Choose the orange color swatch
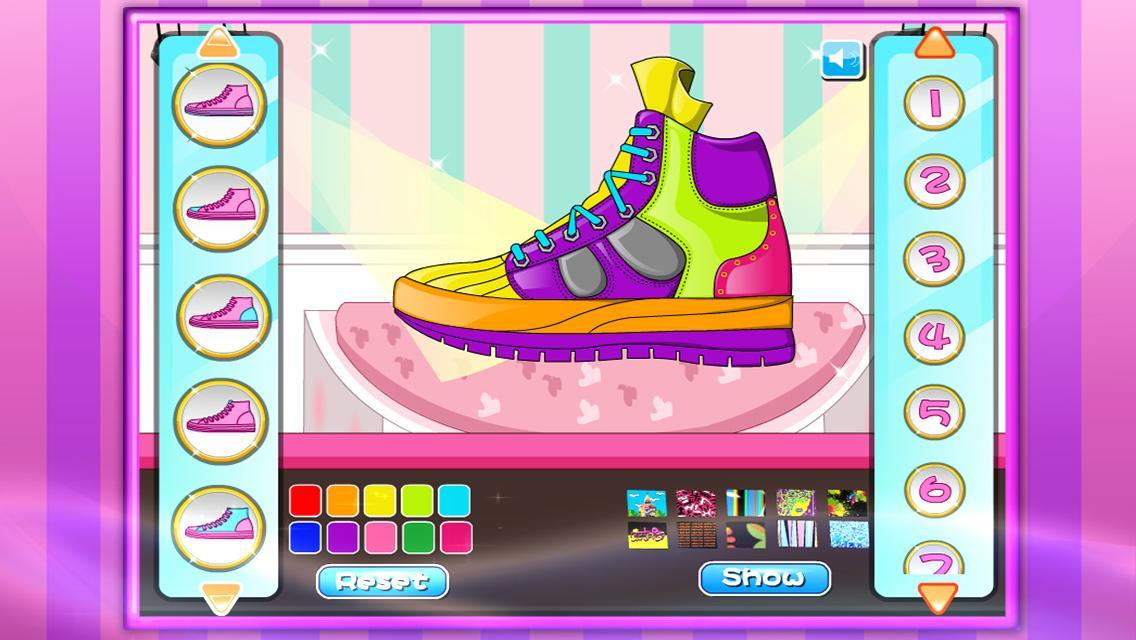Screen dimensions: 1136x640 pyautogui.click(x=343, y=500)
